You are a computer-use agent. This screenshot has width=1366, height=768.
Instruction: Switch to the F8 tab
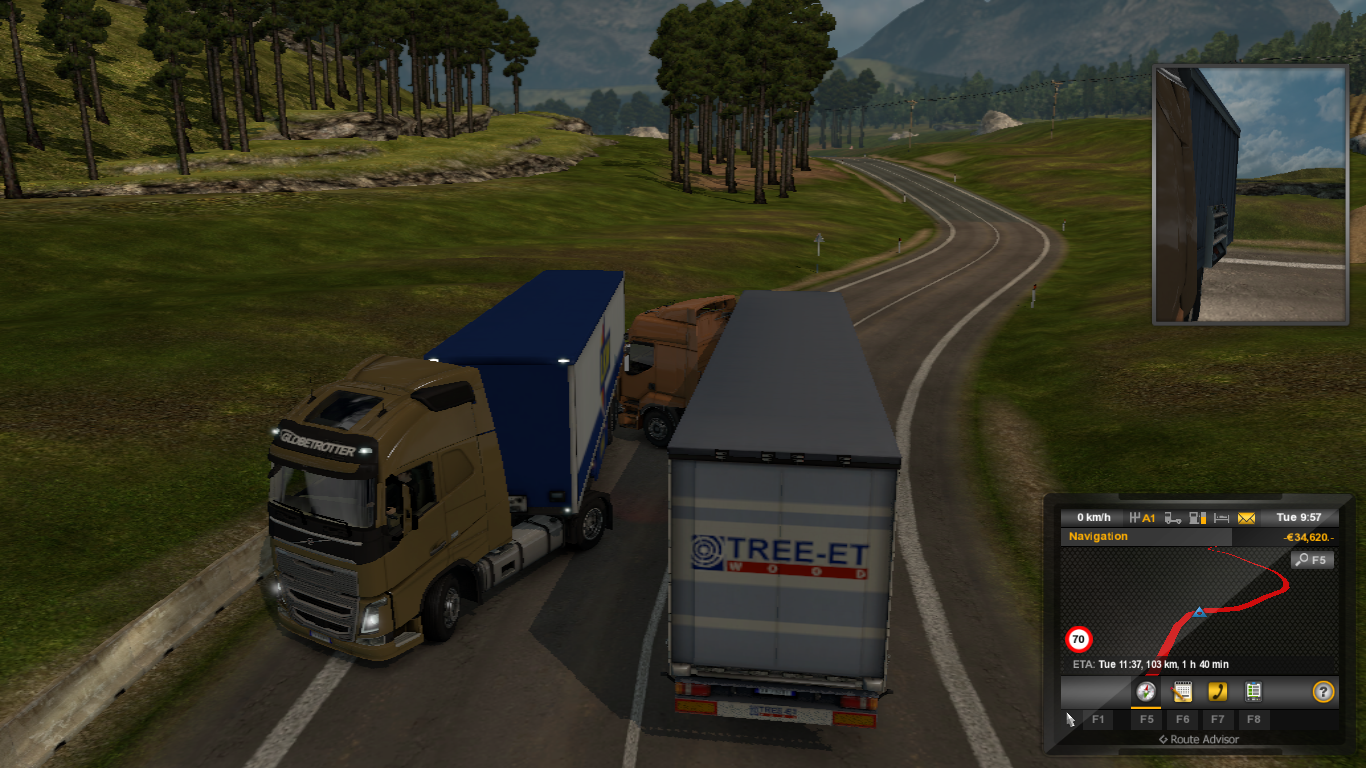tap(1254, 720)
